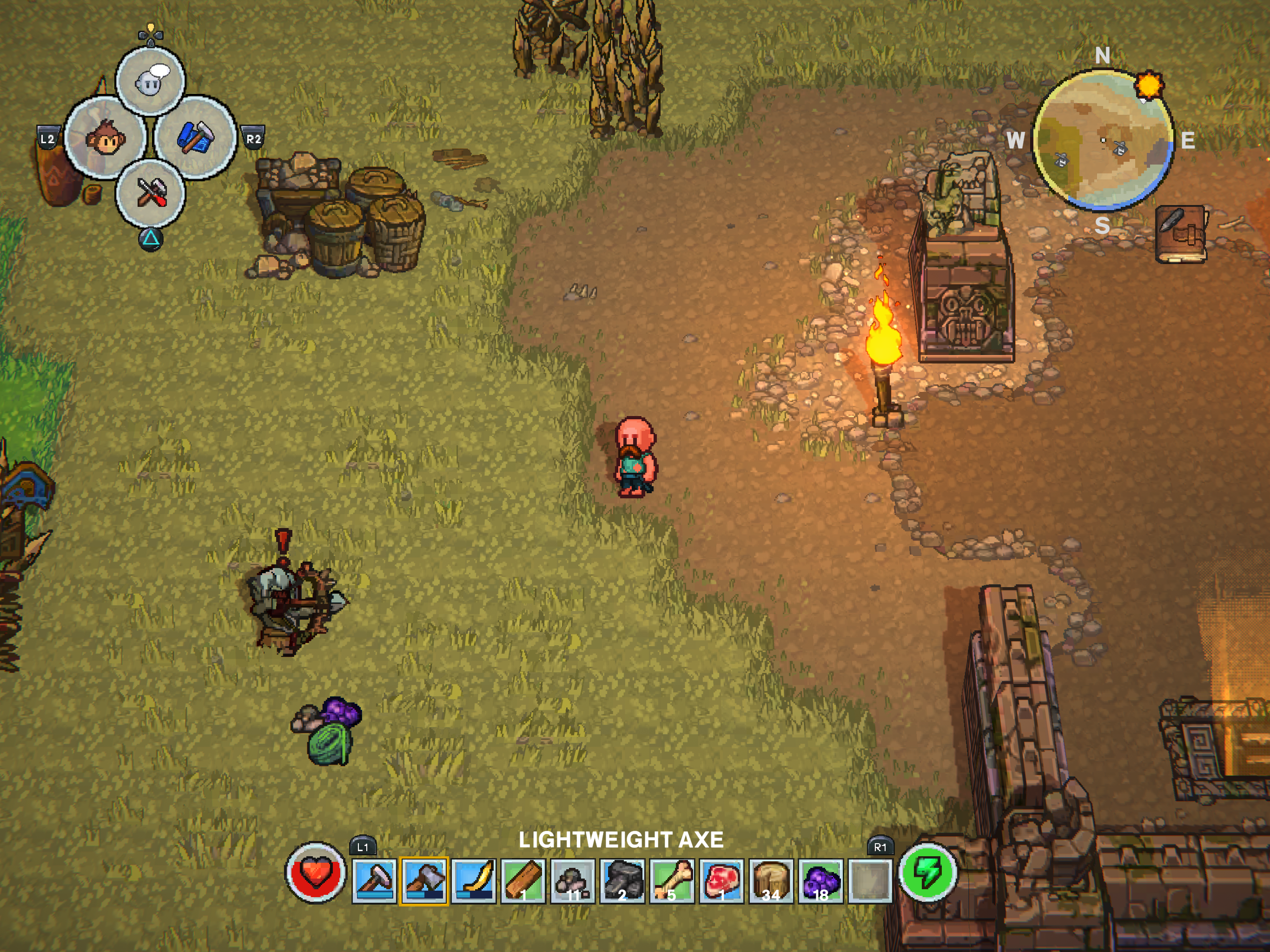This screenshot has height=952, width=1270.
Task: Click the green lightning energy icon
Action: point(927,872)
